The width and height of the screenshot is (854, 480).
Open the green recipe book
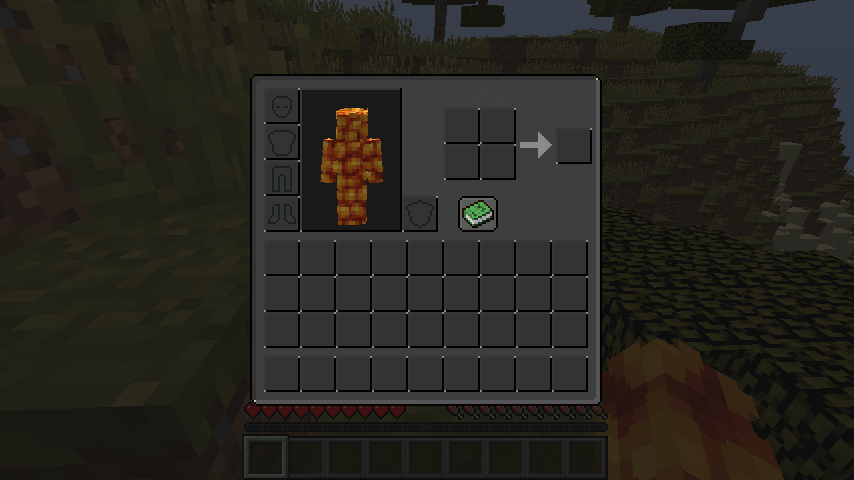[x=478, y=213]
